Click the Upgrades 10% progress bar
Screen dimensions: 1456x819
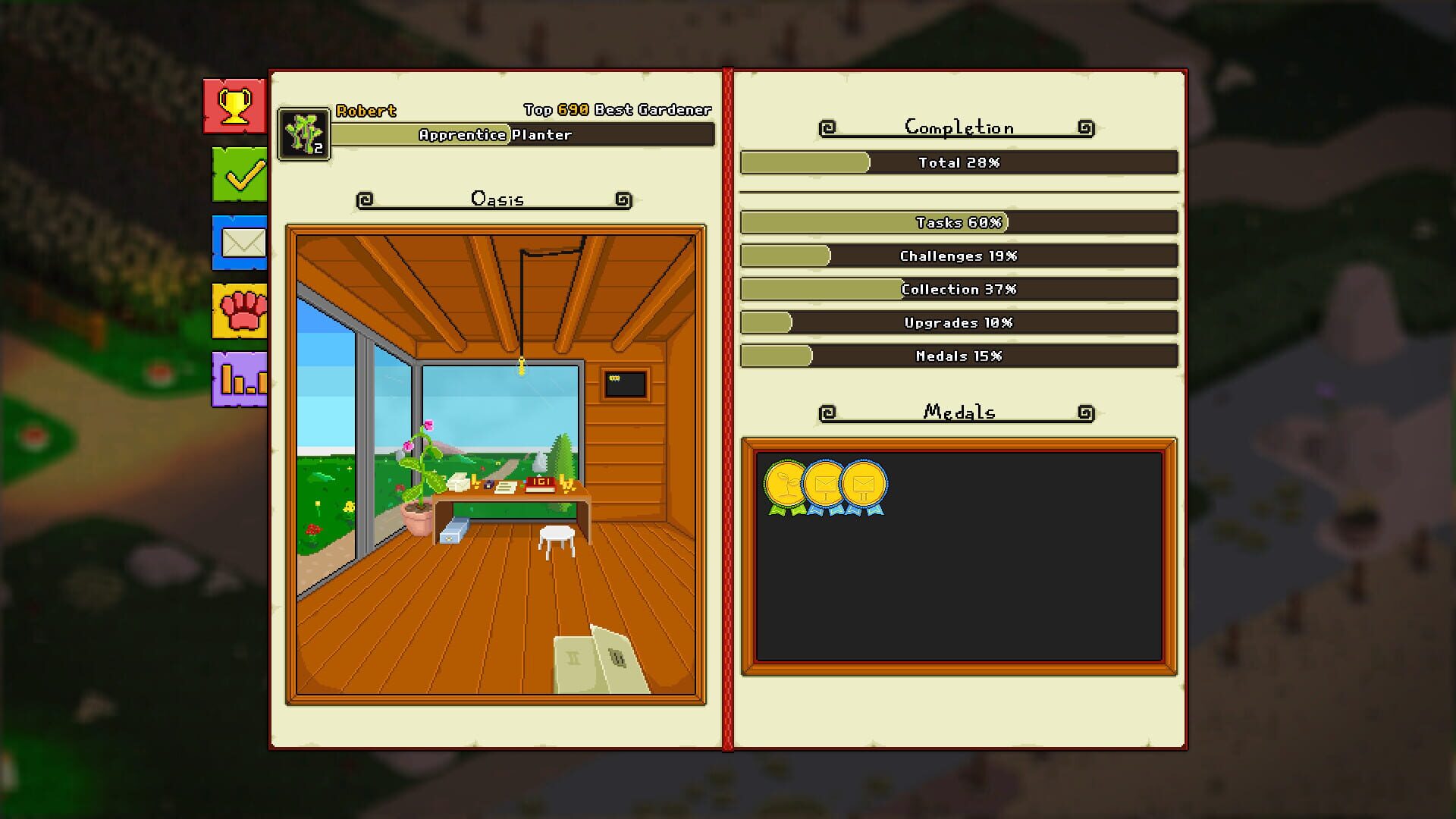(959, 322)
